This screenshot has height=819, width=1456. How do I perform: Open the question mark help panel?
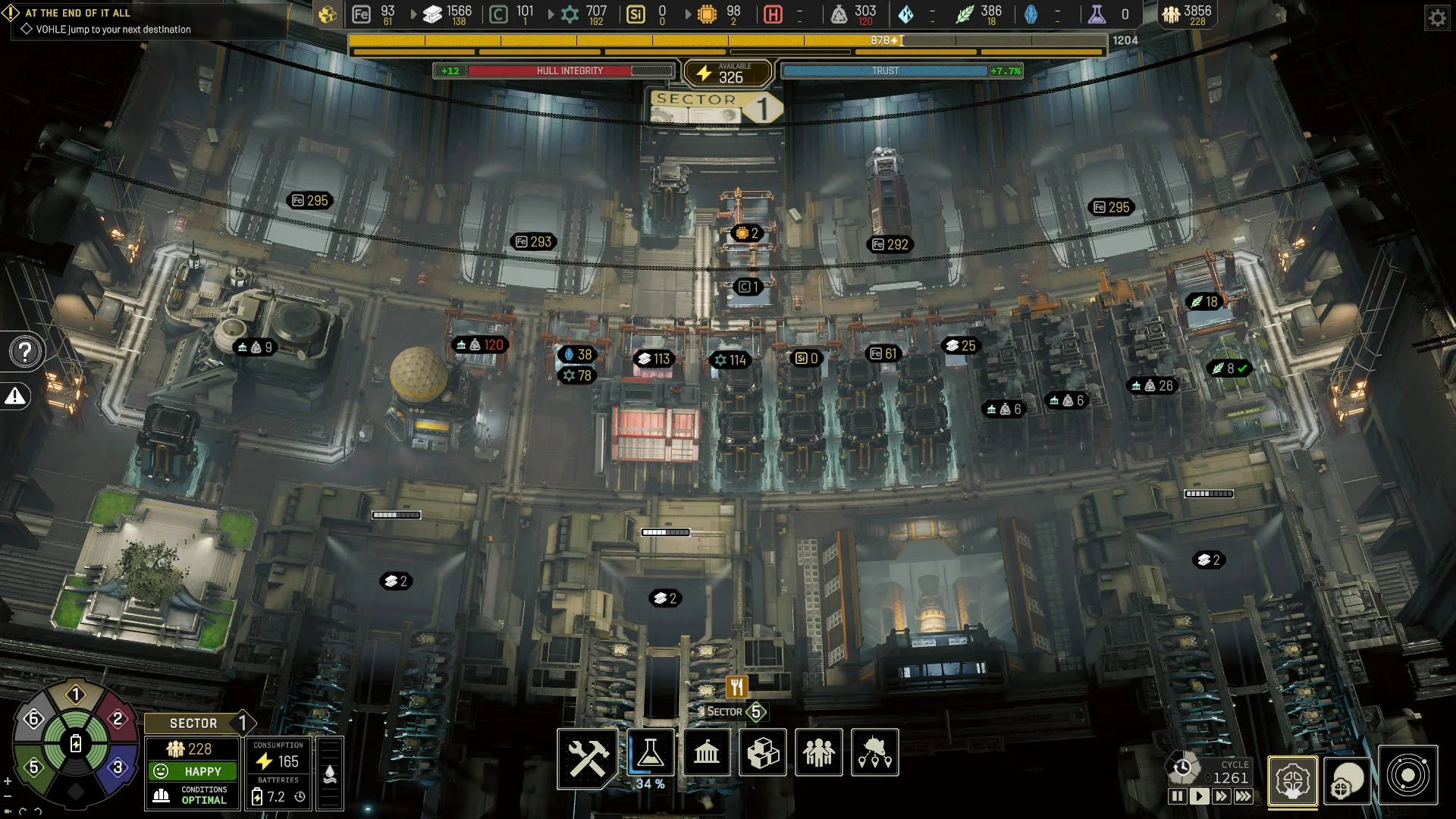(x=25, y=352)
